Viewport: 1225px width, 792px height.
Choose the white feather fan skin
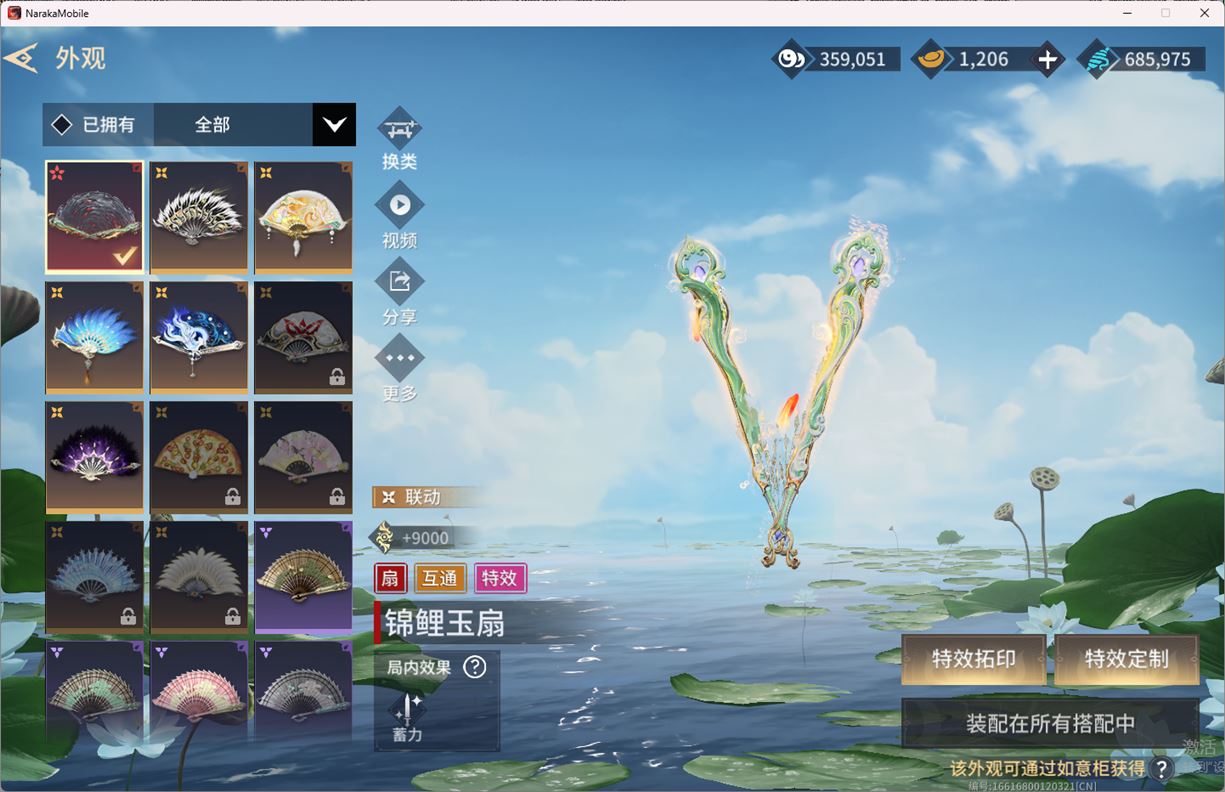pyautogui.click(x=199, y=217)
